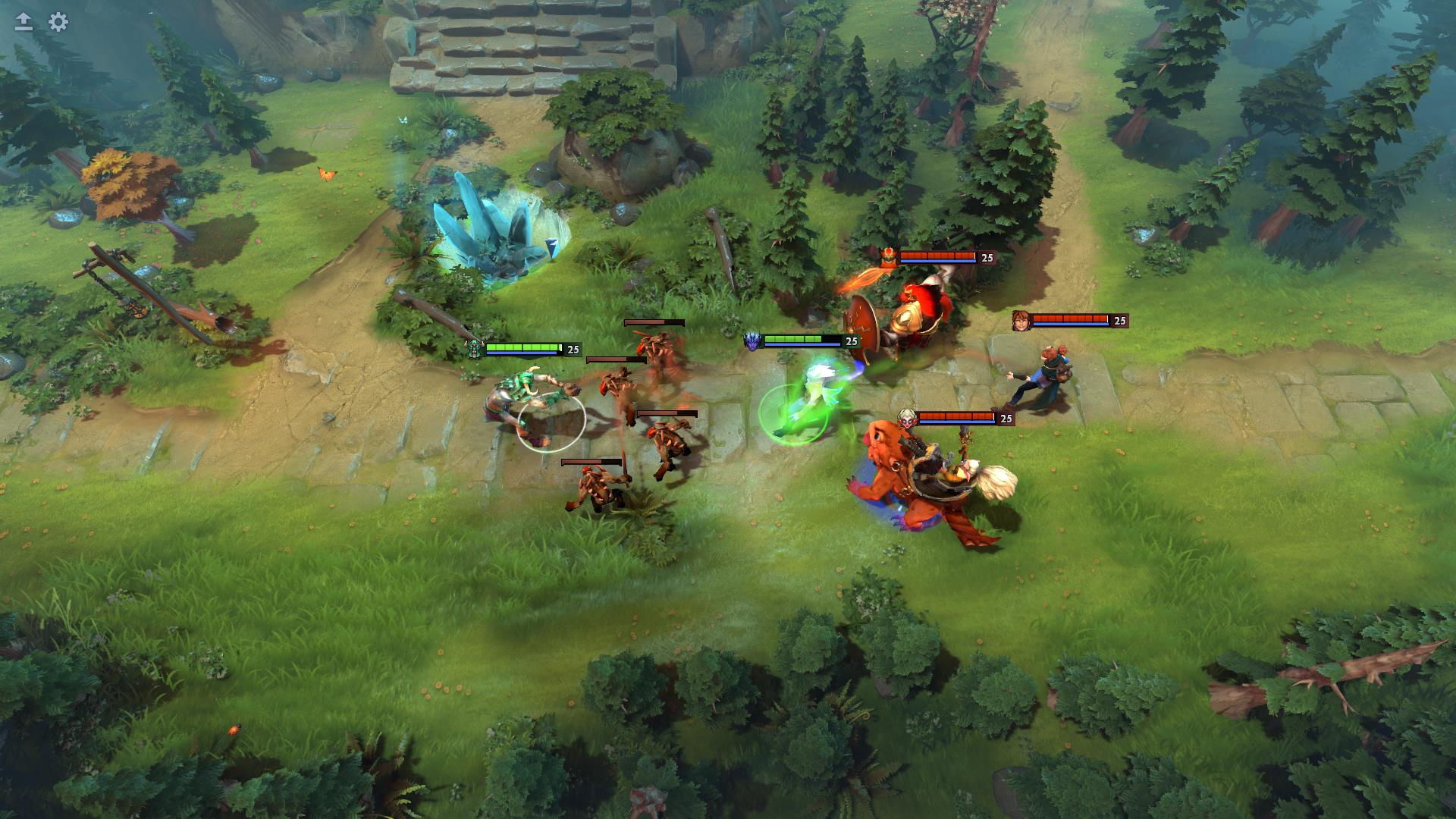Click the green ally hero's portrait icon
This screenshot has height=819, width=1456.
[x=474, y=351]
